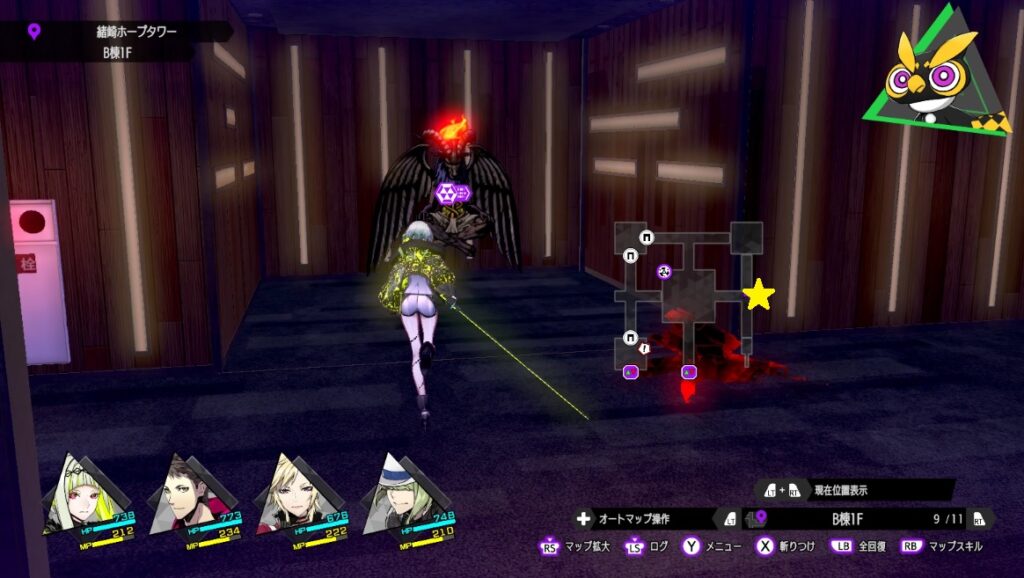Select Arrow's brown-haired party portrait
1024x578 pixels.
pyautogui.click(x=182, y=497)
